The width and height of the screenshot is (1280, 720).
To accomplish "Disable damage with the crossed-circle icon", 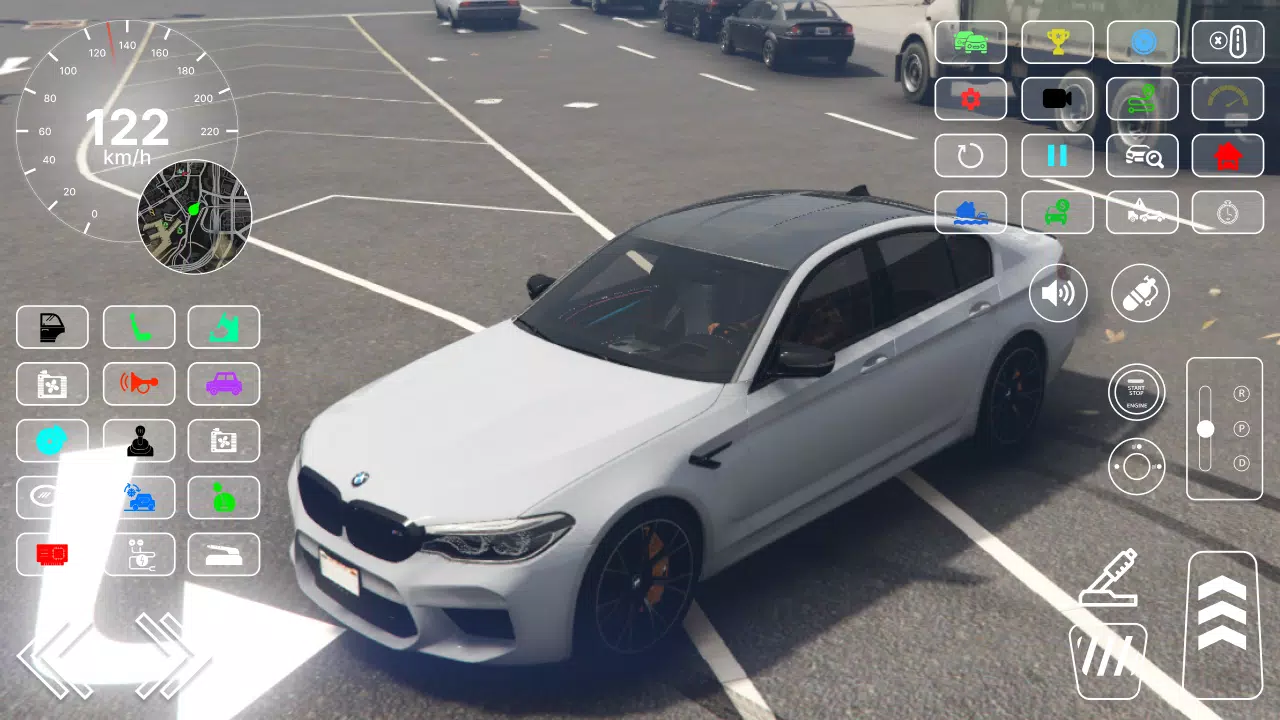I will point(1229,42).
